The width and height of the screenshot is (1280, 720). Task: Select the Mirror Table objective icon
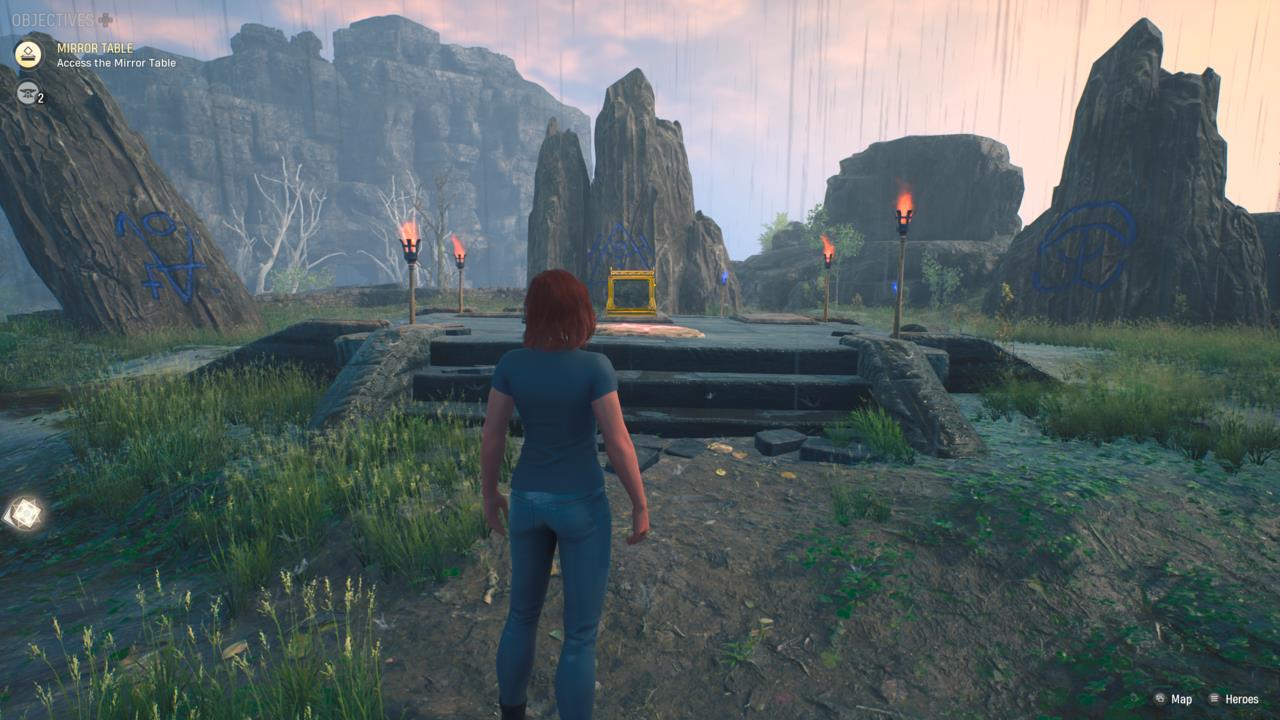tap(28, 54)
